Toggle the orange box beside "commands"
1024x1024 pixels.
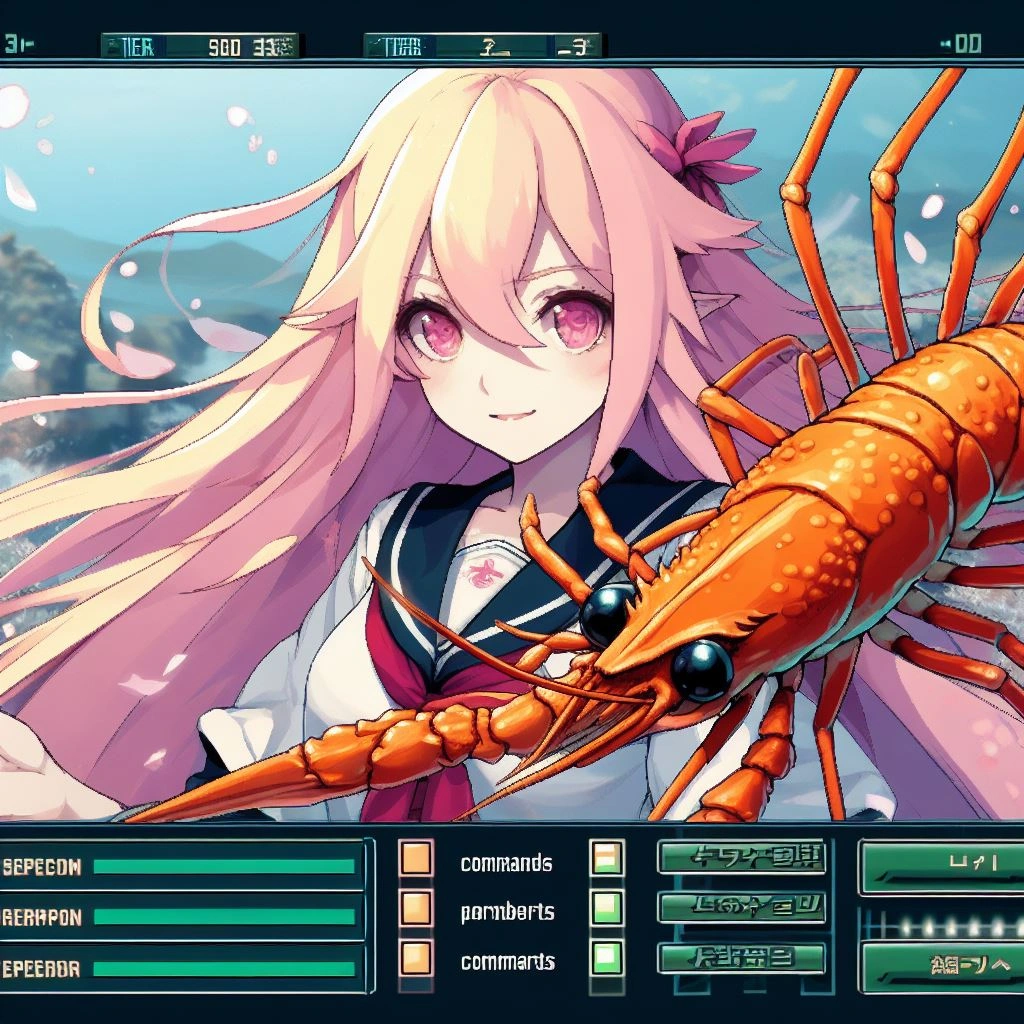point(416,858)
